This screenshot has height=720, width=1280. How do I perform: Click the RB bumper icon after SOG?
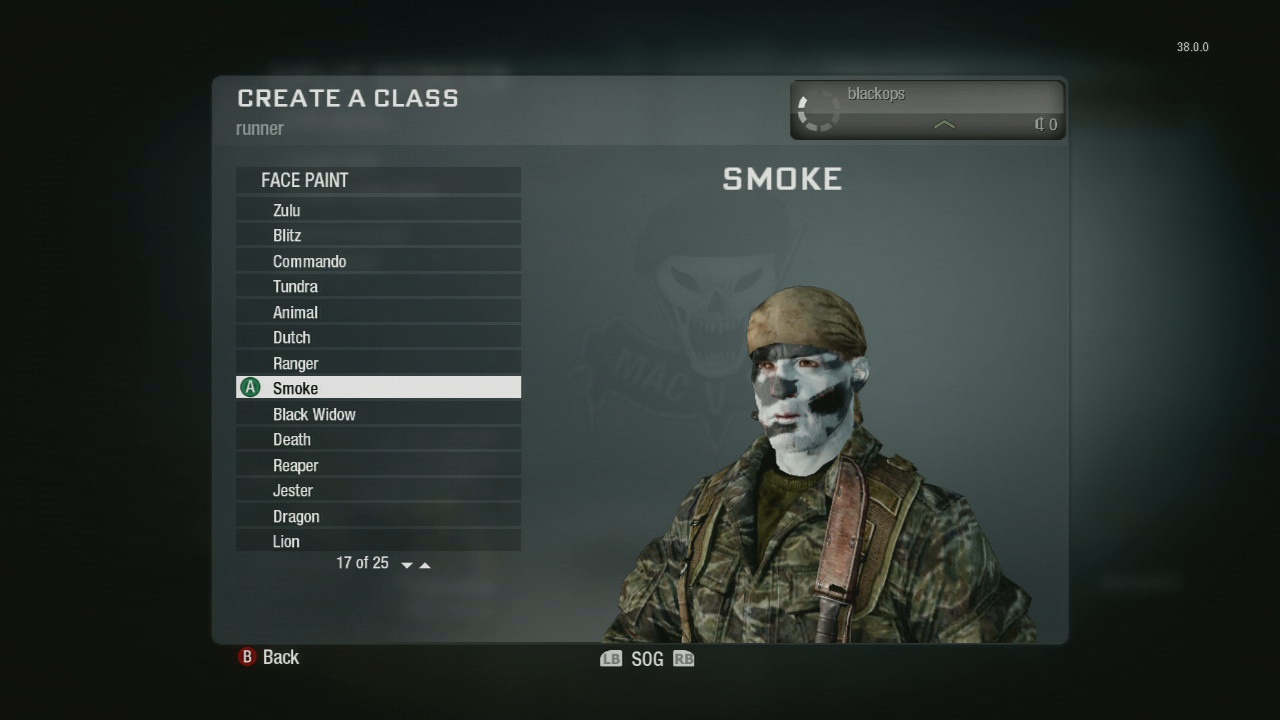click(x=684, y=659)
